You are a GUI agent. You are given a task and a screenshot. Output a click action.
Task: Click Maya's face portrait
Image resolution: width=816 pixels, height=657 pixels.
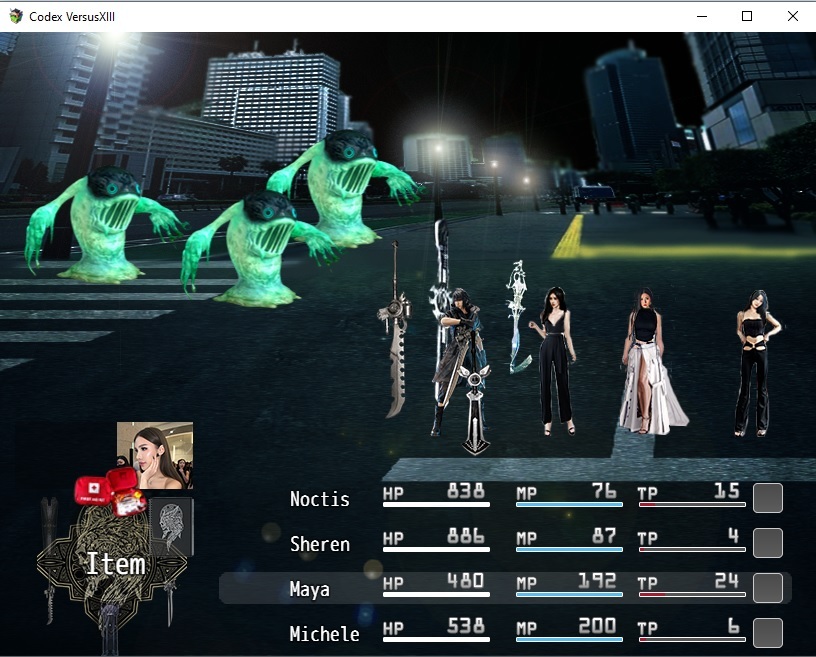(x=155, y=455)
